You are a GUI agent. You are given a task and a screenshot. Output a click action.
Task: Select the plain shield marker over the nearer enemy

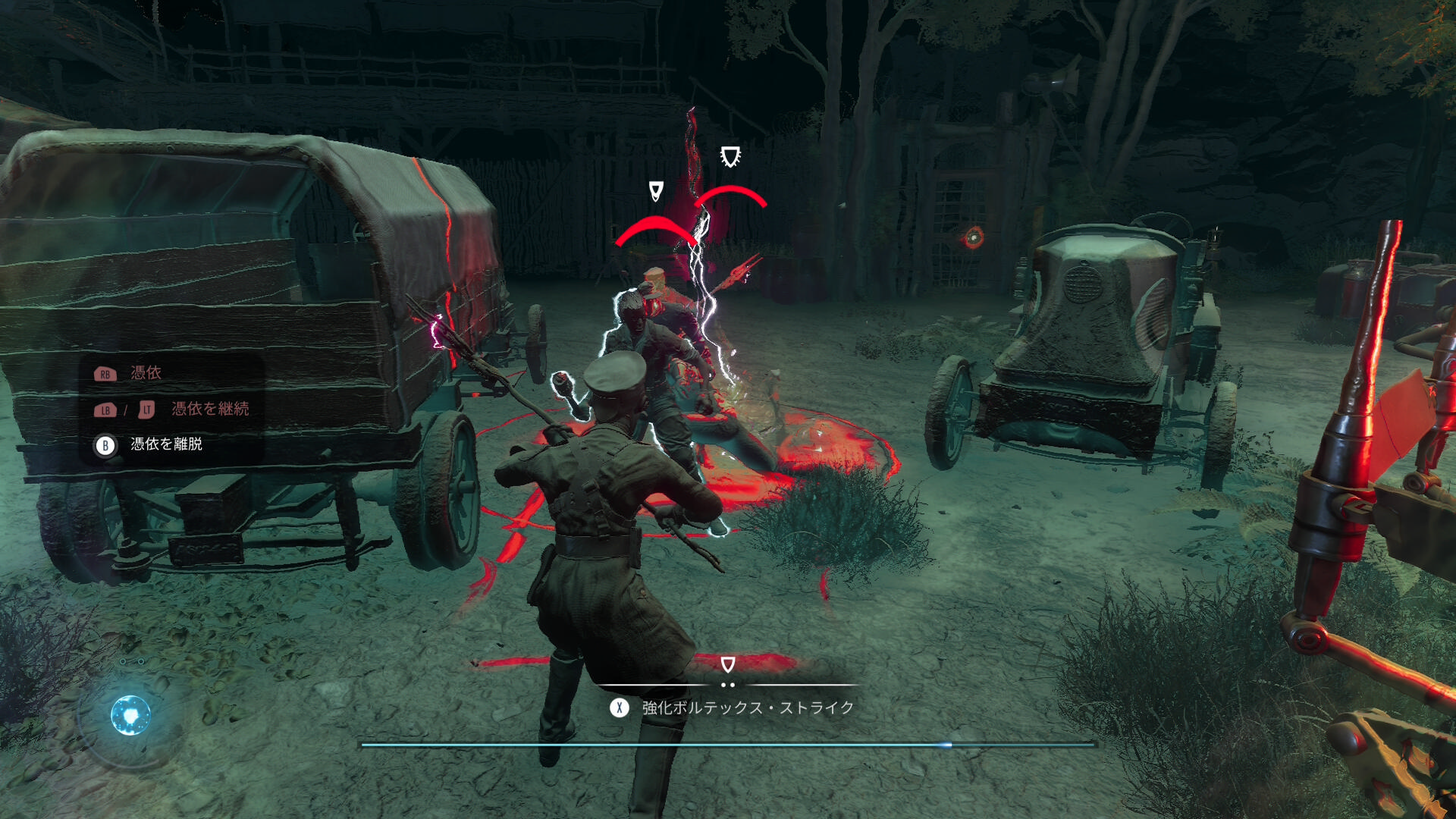(x=656, y=190)
